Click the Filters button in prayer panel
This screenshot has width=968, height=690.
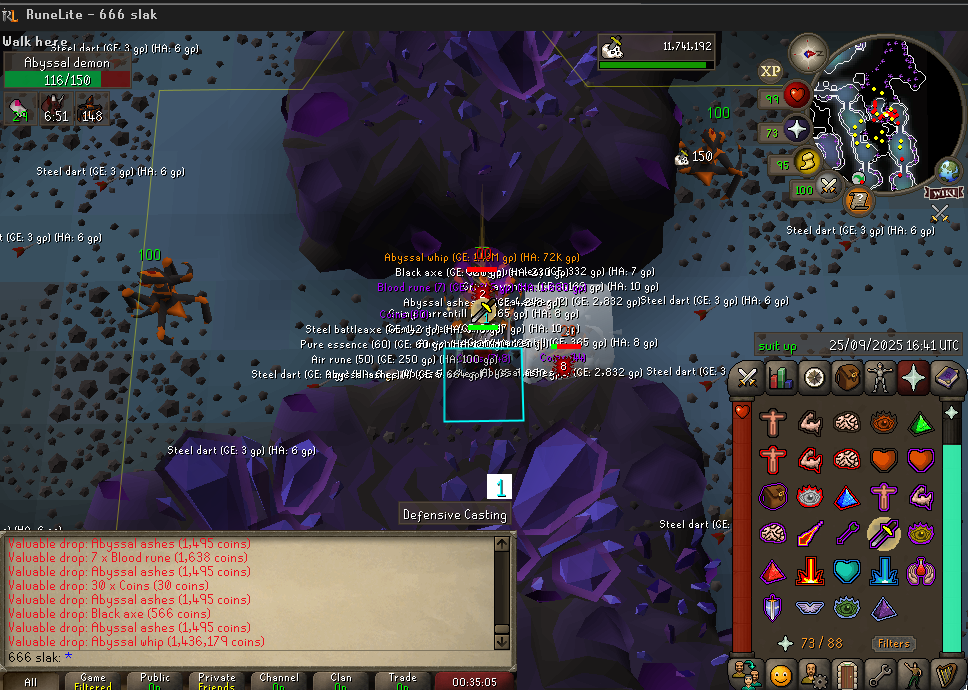pos(893,643)
